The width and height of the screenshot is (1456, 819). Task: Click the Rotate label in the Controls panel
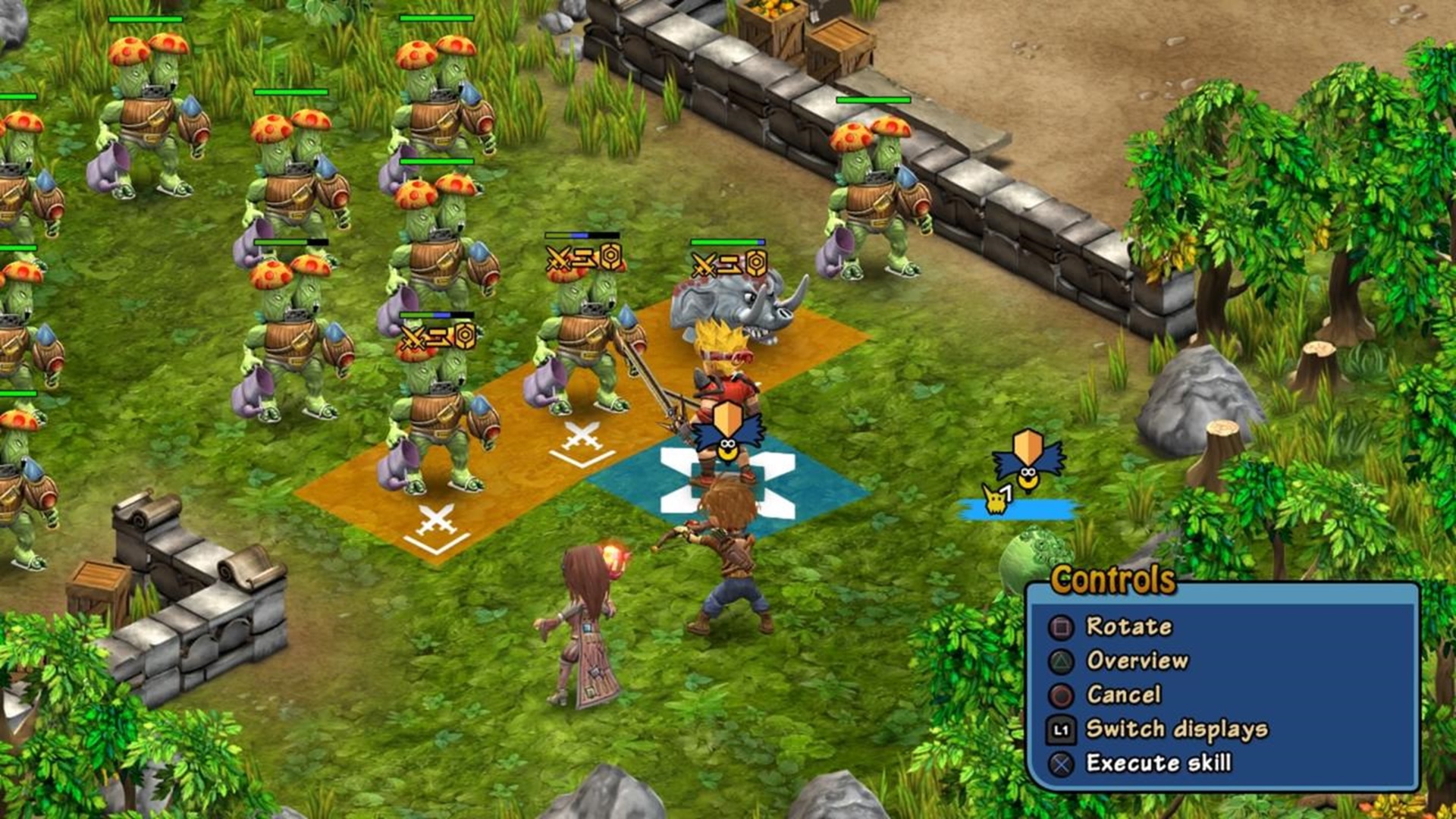click(1128, 626)
